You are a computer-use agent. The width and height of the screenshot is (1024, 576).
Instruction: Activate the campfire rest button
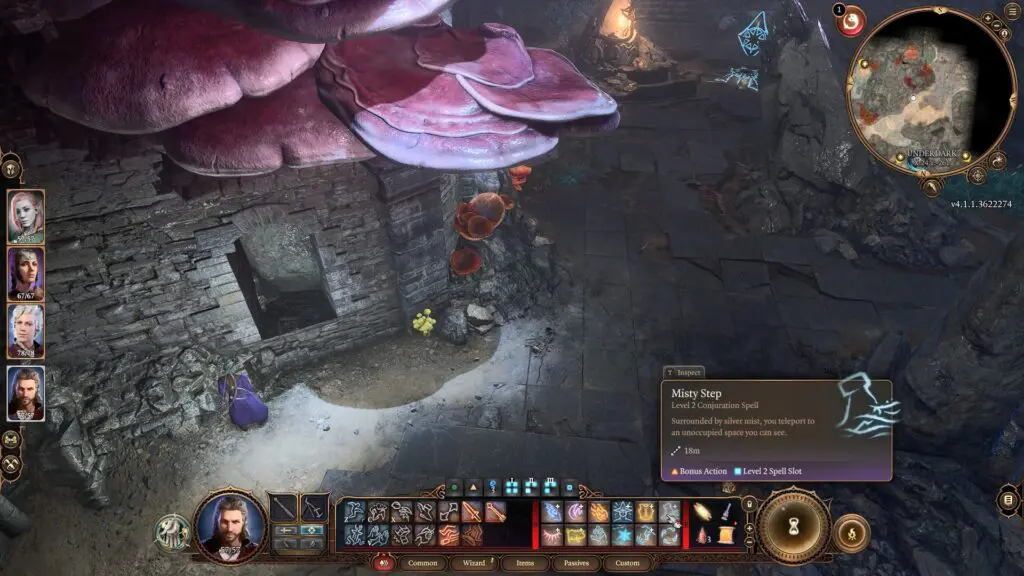tap(850, 532)
